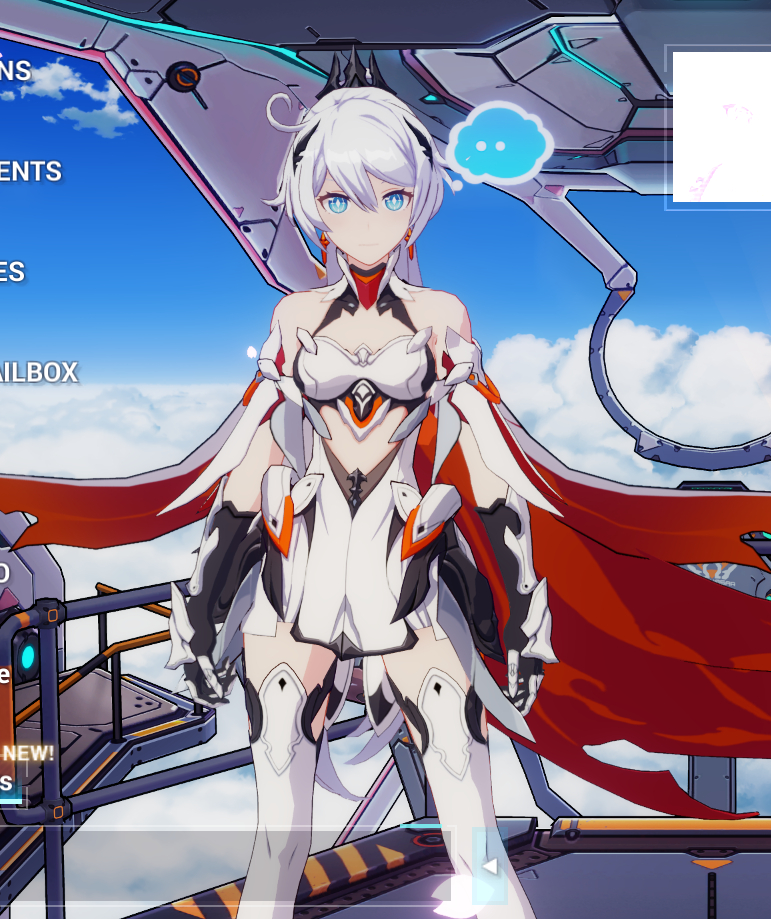Open the Events menu entry
Viewport: 771px width, 919px height.
(x=30, y=172)
